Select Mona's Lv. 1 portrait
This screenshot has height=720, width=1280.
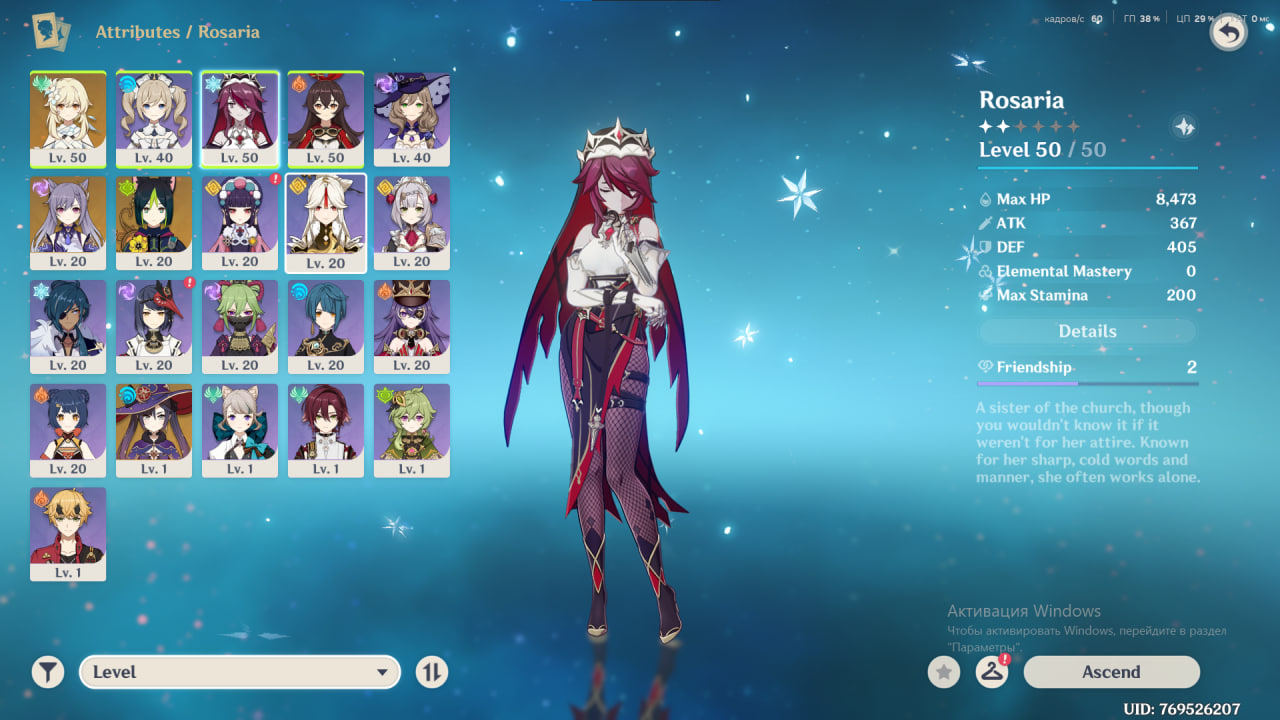pos(154,430)
